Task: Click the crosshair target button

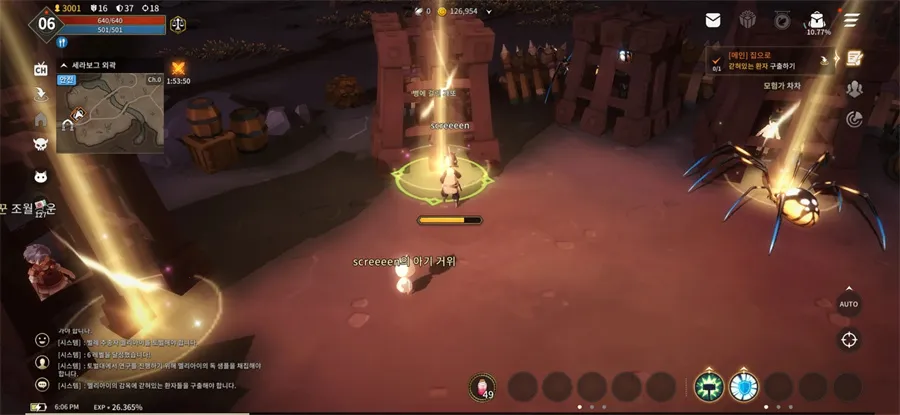Action: (849, 339)
